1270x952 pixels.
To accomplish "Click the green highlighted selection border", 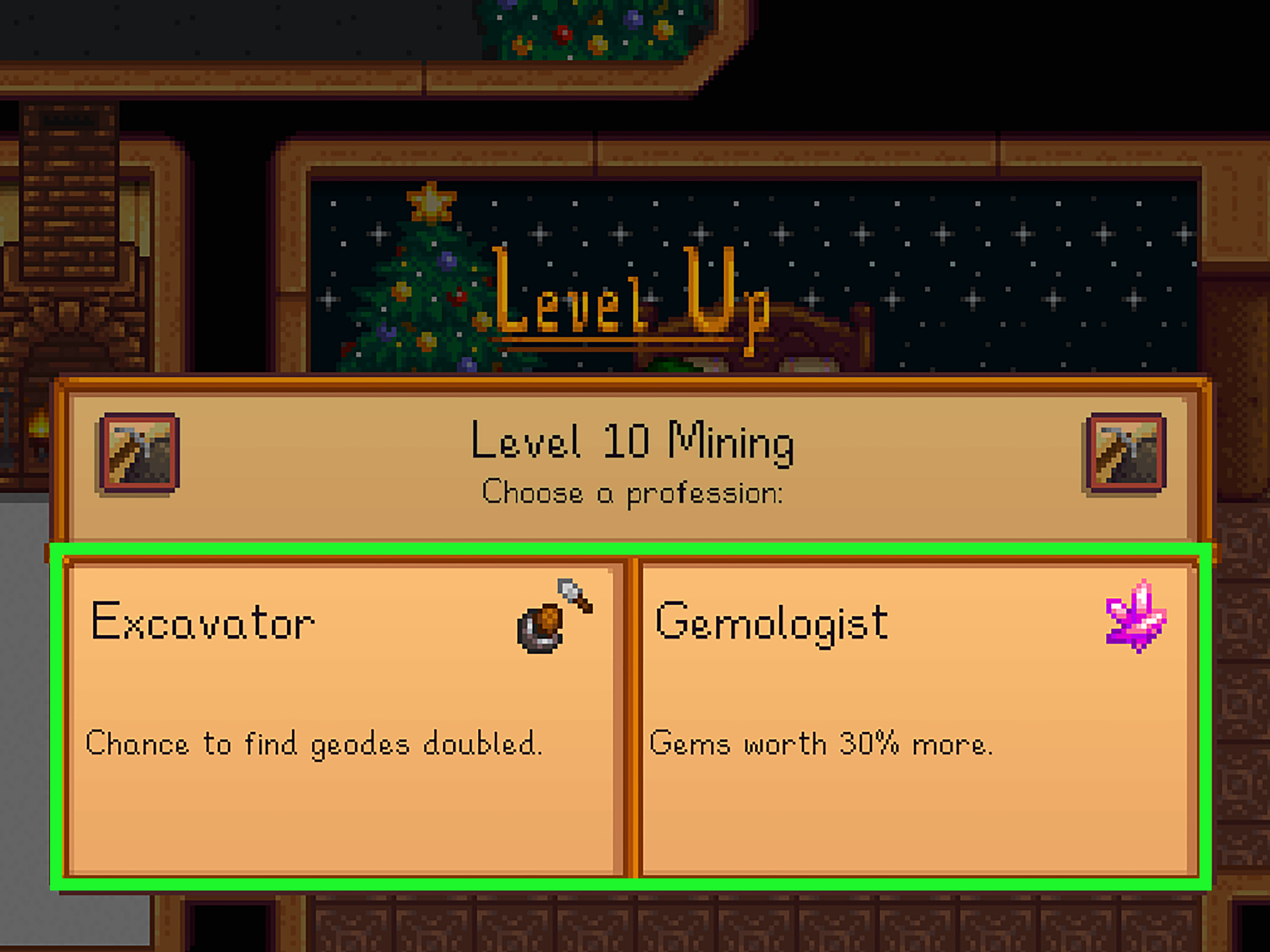I will 631,549.
